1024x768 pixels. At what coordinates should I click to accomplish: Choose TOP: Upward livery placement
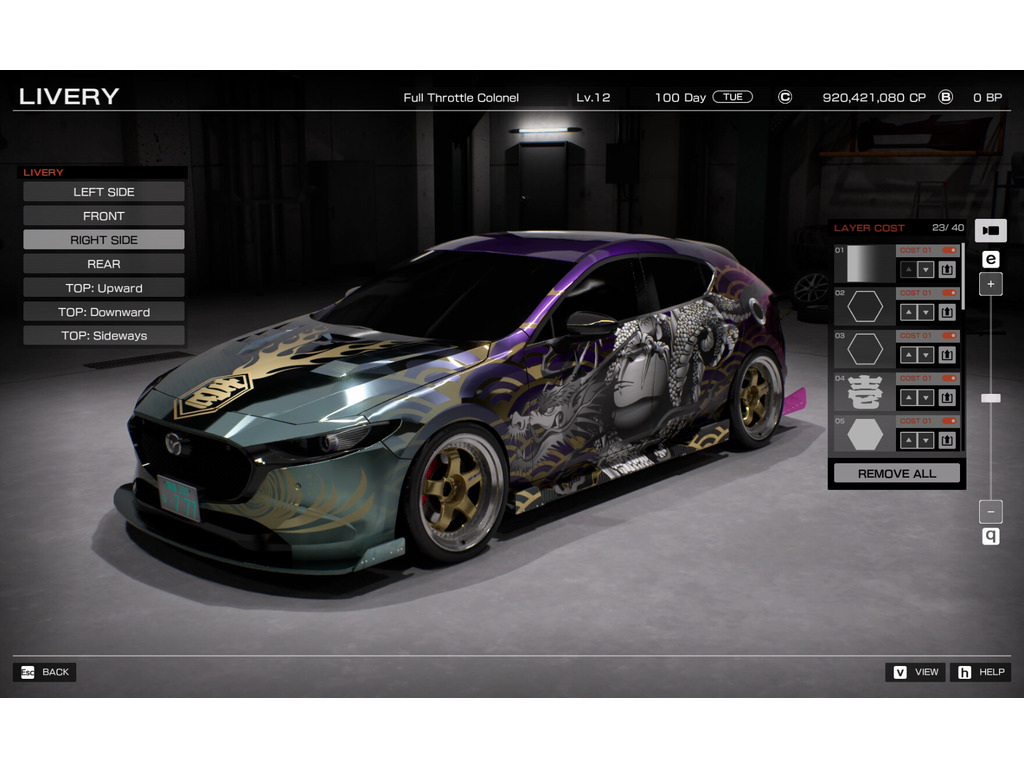pos(104,288)
